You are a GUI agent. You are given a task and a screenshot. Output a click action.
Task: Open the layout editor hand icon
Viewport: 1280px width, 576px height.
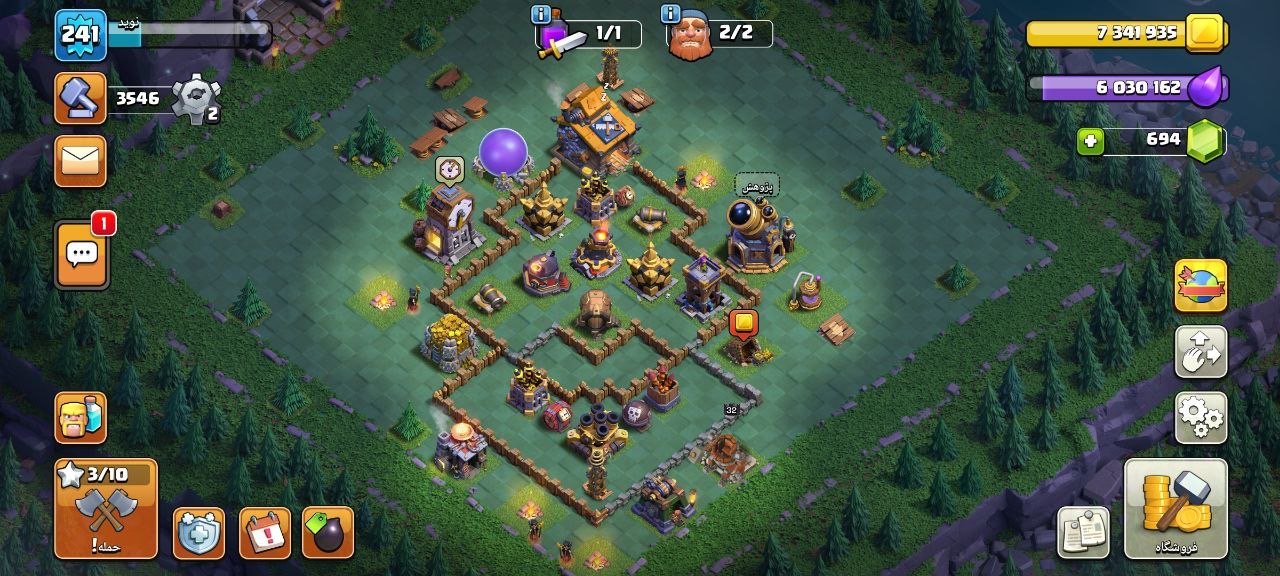(x=1201, y=351)
